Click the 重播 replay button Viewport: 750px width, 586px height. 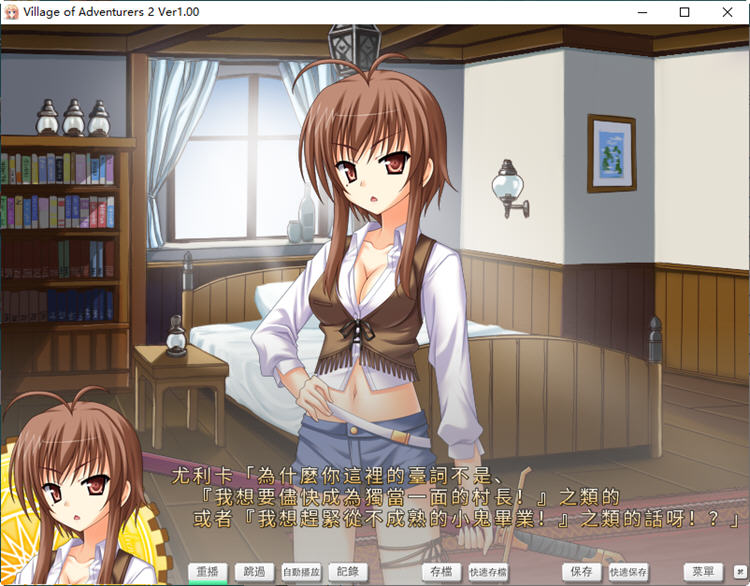(x=208, y=572)
